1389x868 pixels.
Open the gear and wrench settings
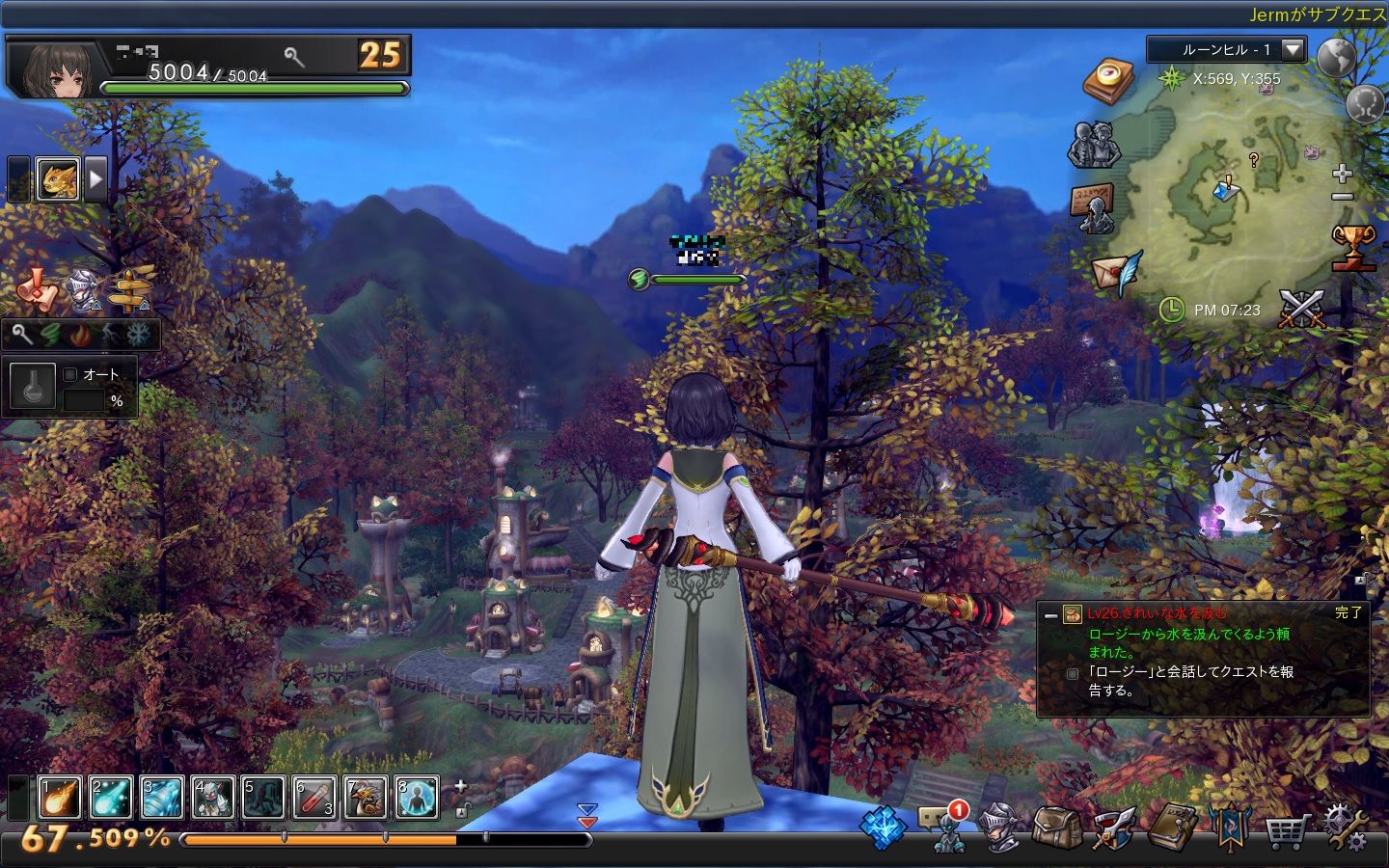1345,827
